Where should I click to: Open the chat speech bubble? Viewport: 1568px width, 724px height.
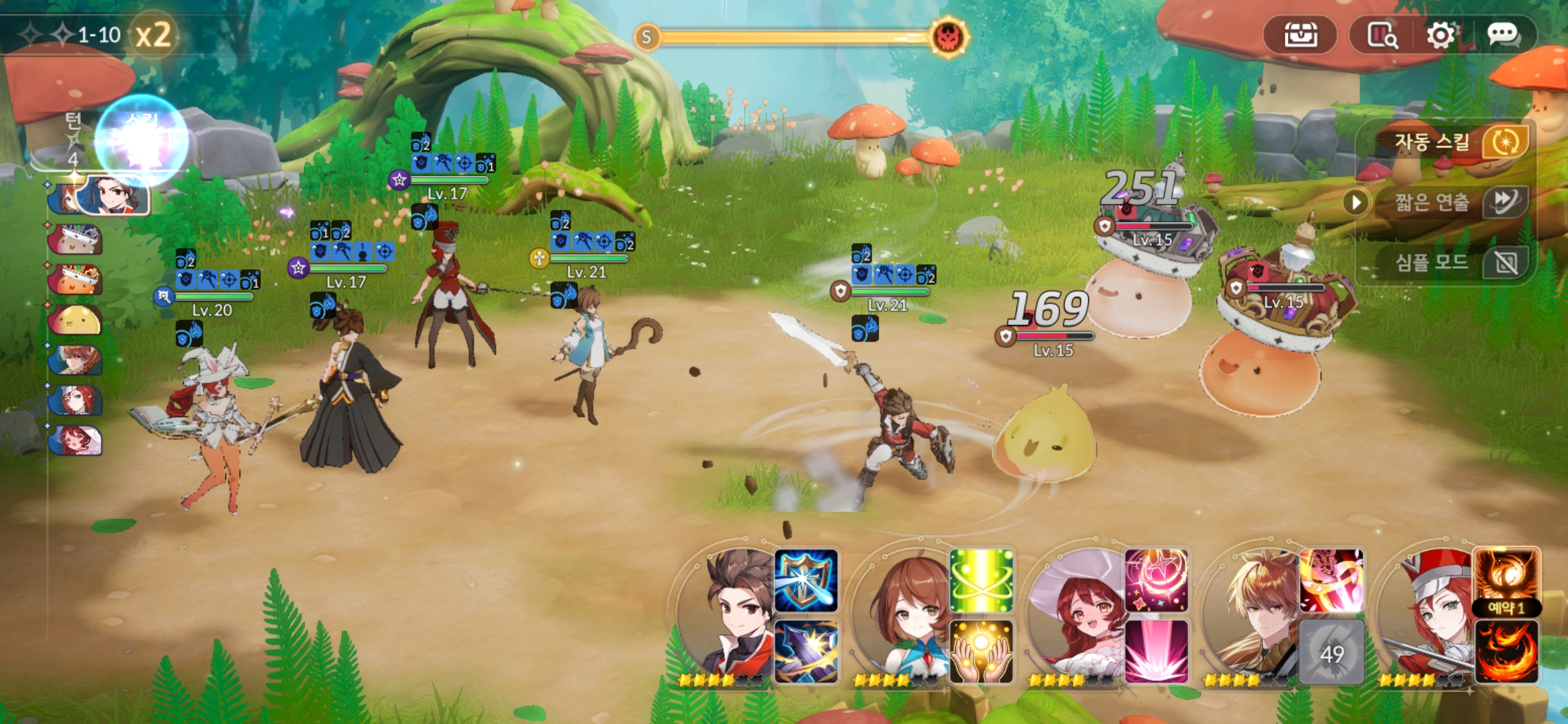[1502, 34]
